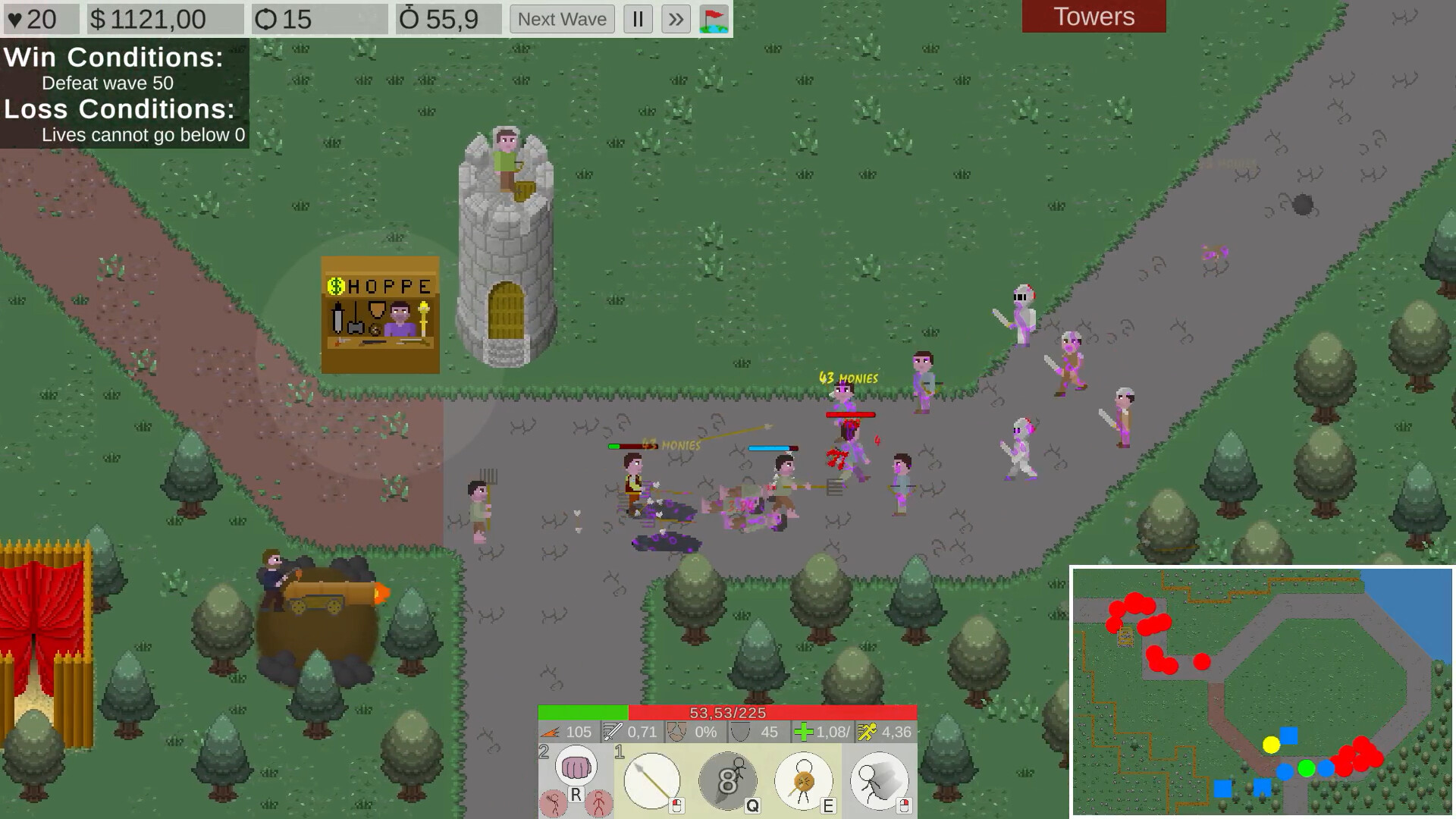Click the orange projectile range stat icon
Screen dimensions: 1456x819
click(551, 732)
